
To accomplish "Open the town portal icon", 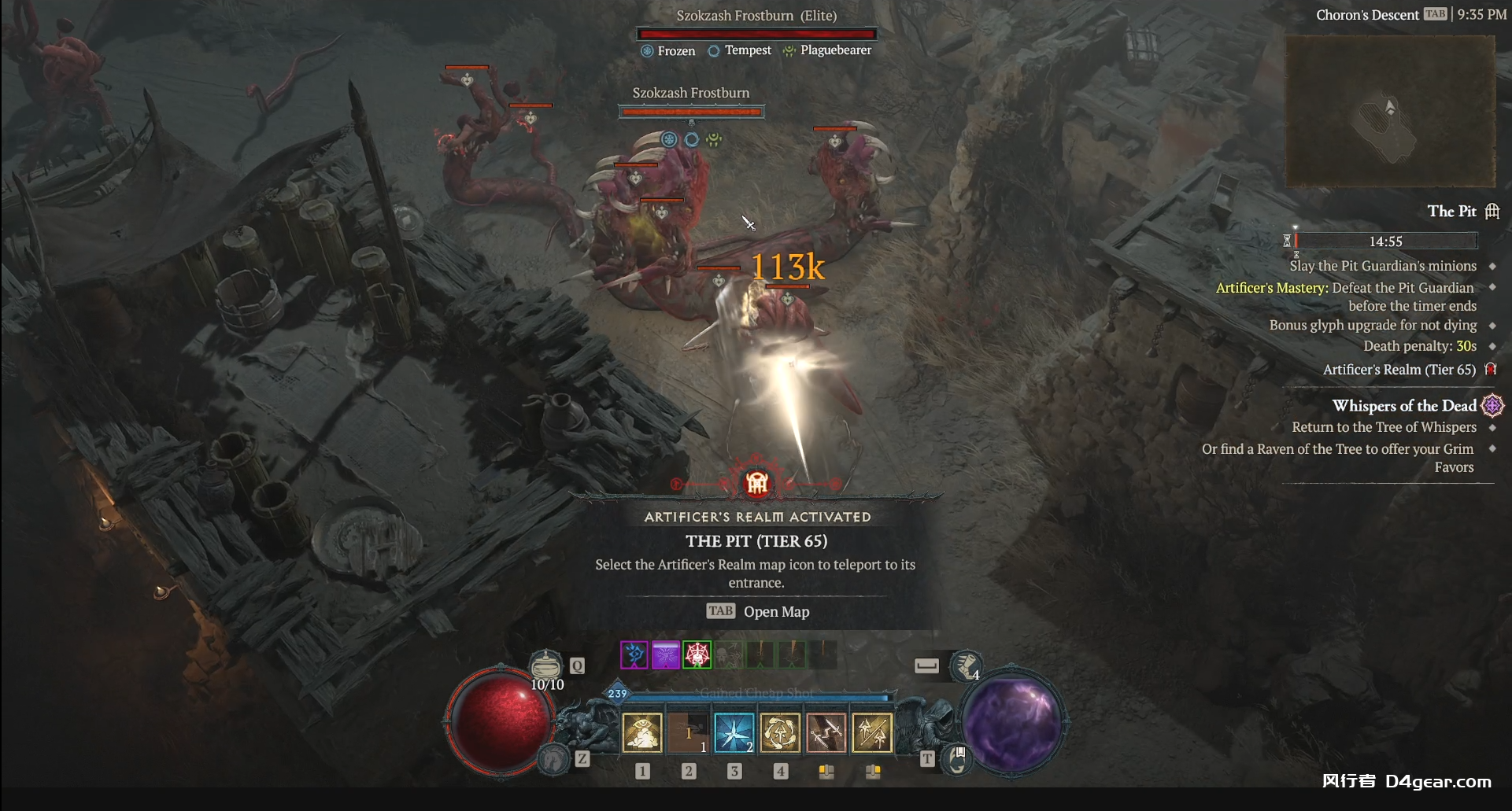I will click(x=957, y=759).
